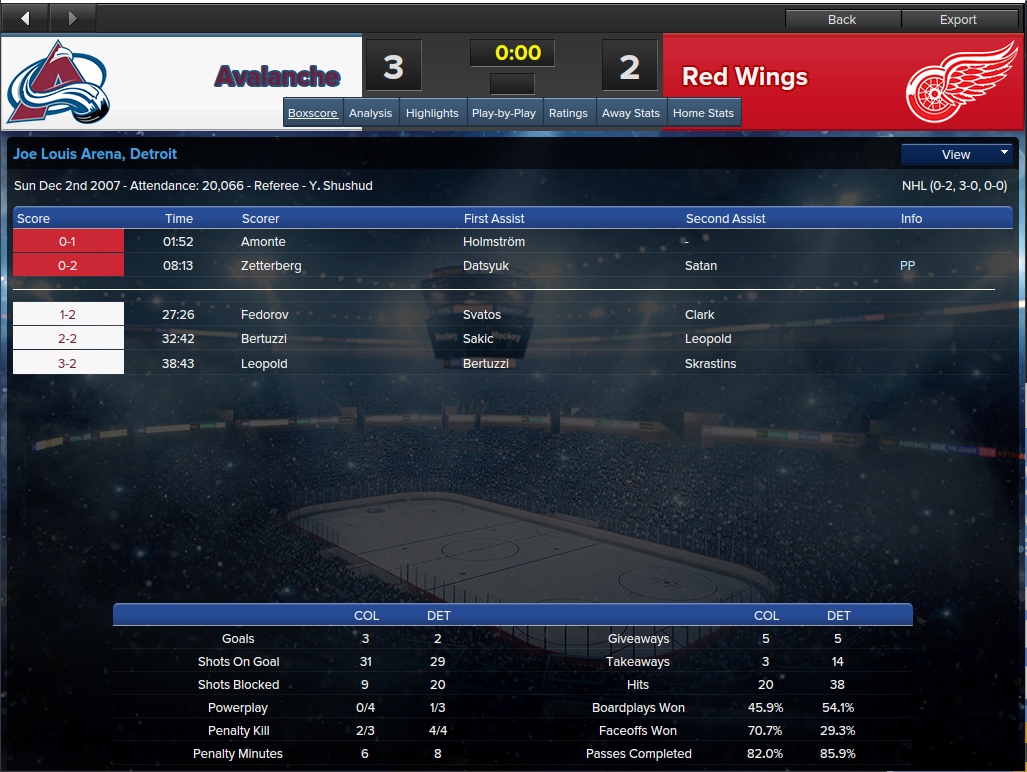The image size is (1027, 772).
Task: Go to previous screen with left arrow
Action: [x=25, y=18]
